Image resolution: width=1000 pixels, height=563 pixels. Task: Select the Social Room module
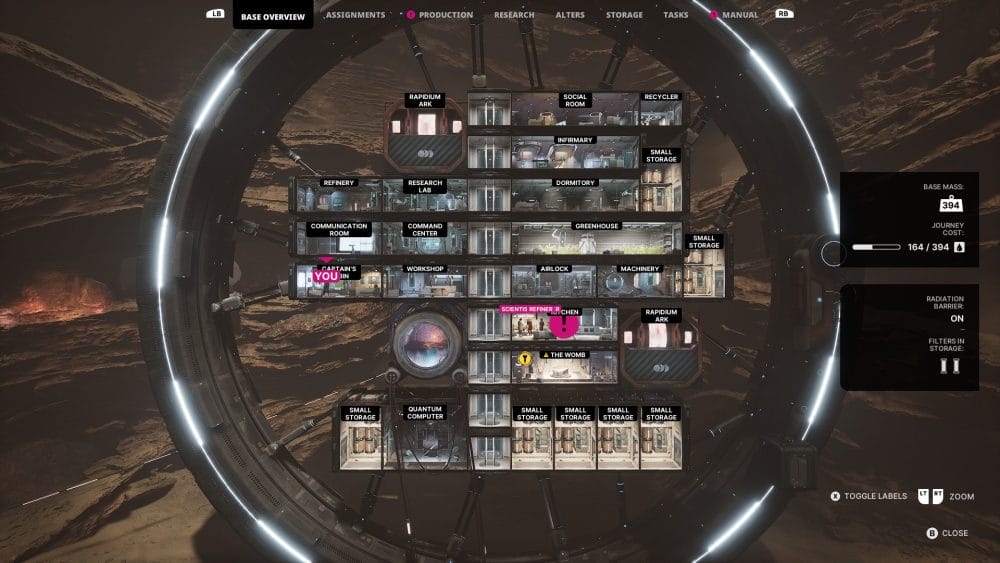[x=575, y=110]
